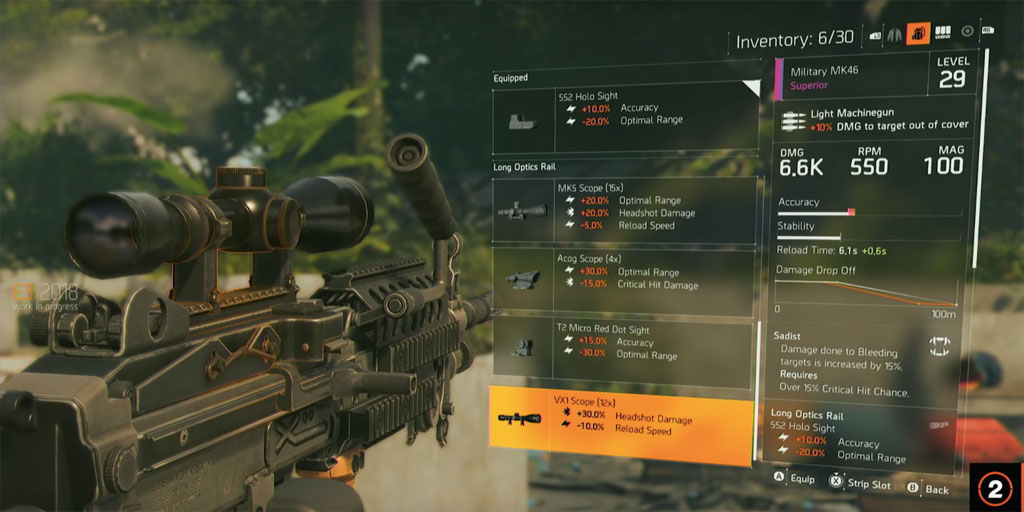Select the equipped 552 Holo Sight row

(625, 116)
